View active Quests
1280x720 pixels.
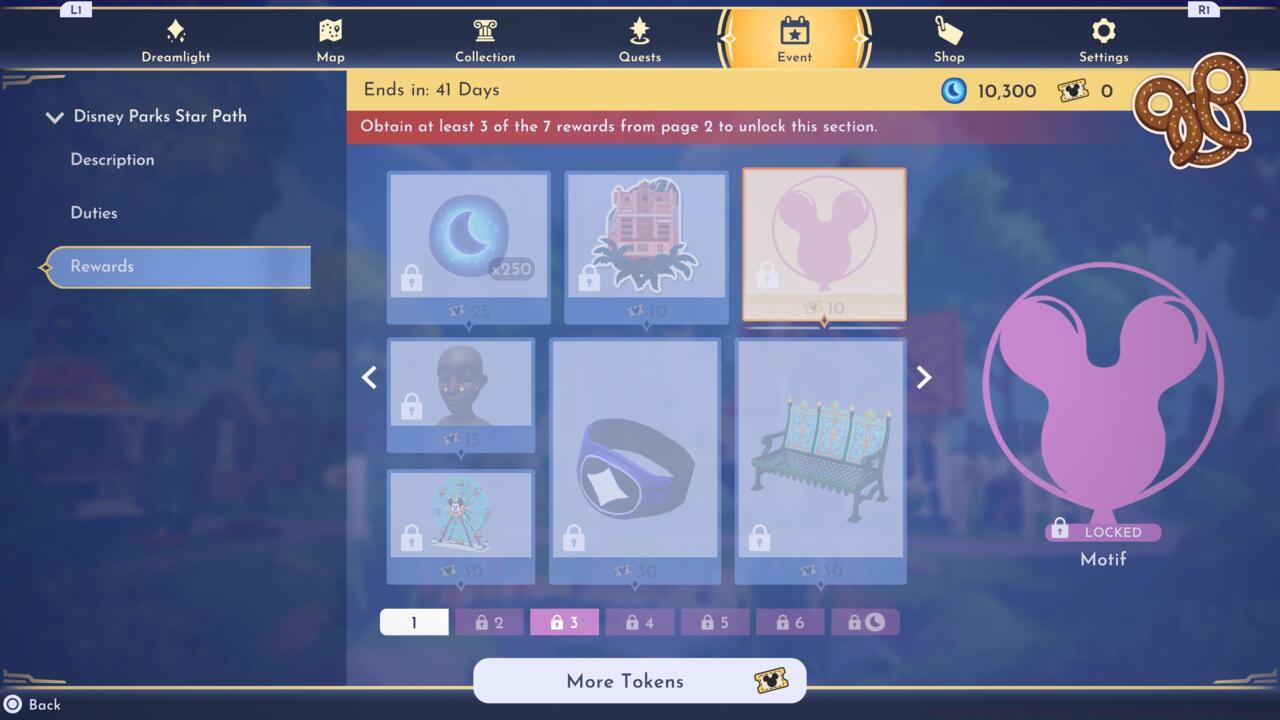[640, 38]
